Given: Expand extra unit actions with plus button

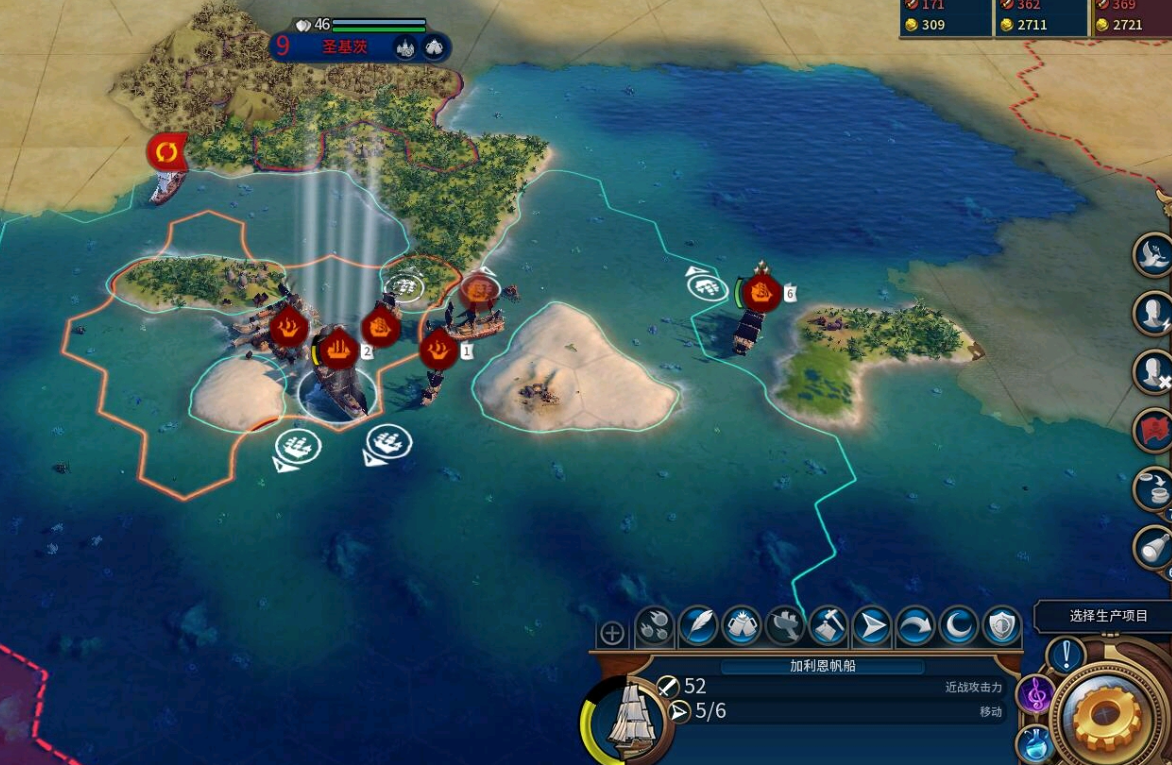Looking at the screenshot, I should [x=612, y=633].
